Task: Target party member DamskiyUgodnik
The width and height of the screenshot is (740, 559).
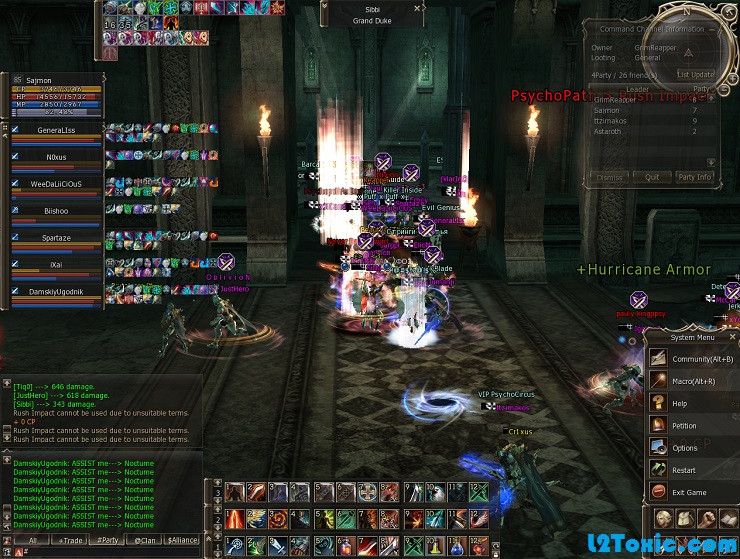Action: 56,291
